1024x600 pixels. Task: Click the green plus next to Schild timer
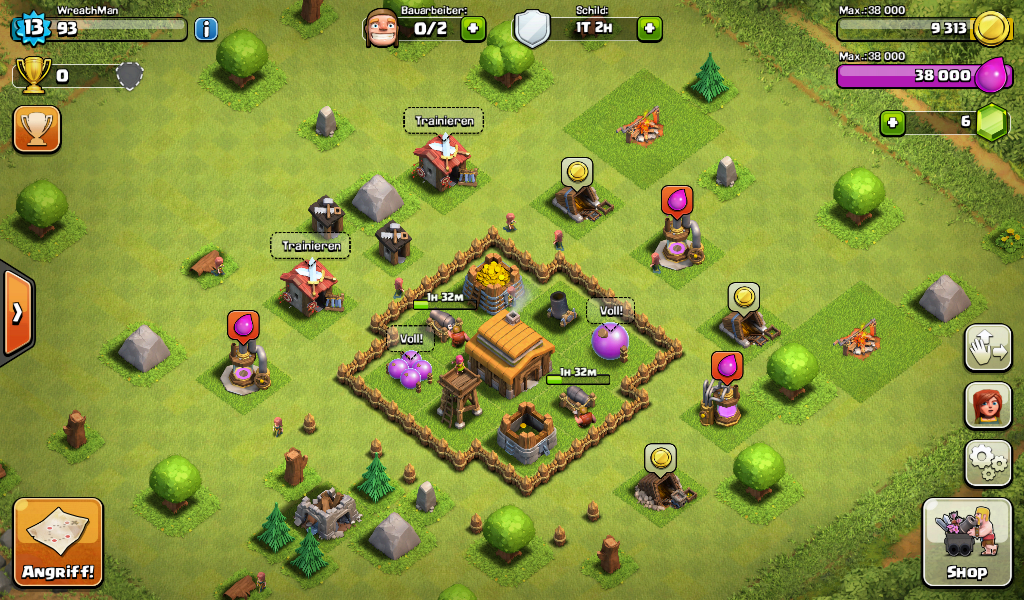point(649,28)
